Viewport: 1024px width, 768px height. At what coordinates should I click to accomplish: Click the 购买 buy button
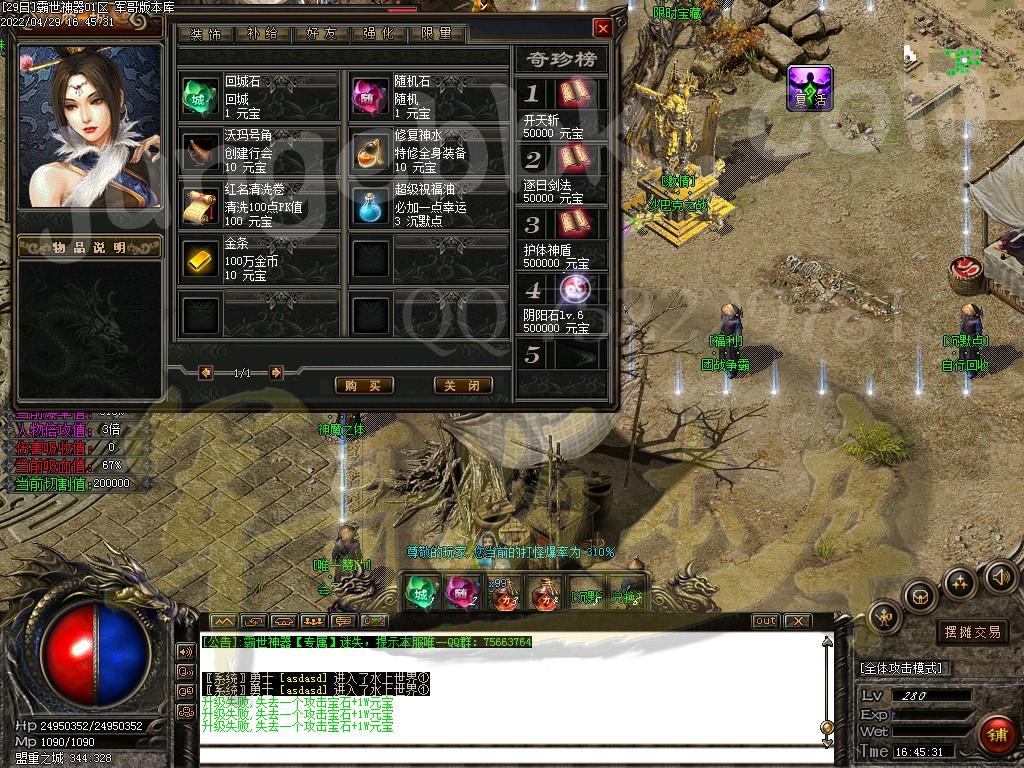click(363, 385)
